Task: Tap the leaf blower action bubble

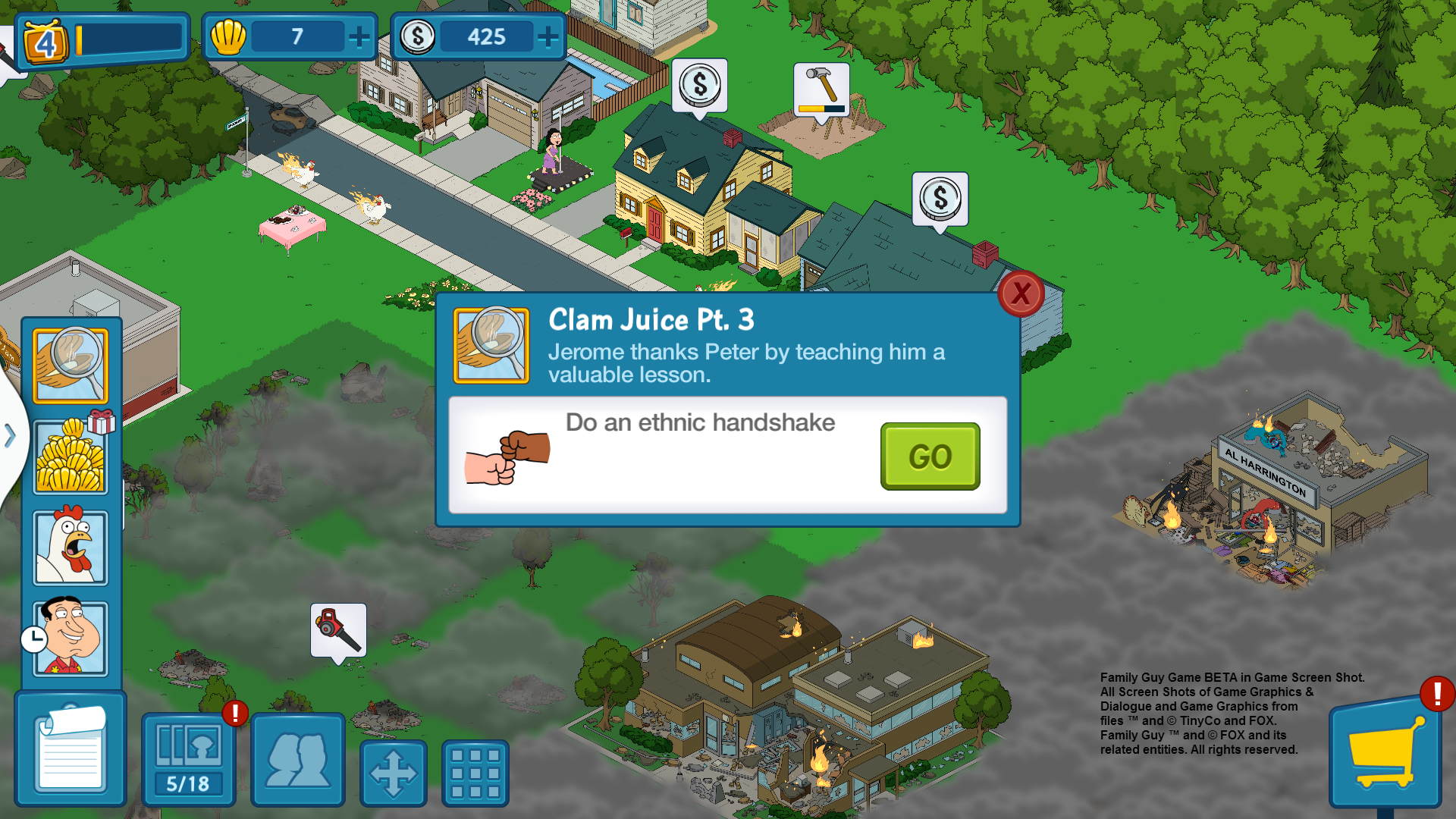Action: 338,630
